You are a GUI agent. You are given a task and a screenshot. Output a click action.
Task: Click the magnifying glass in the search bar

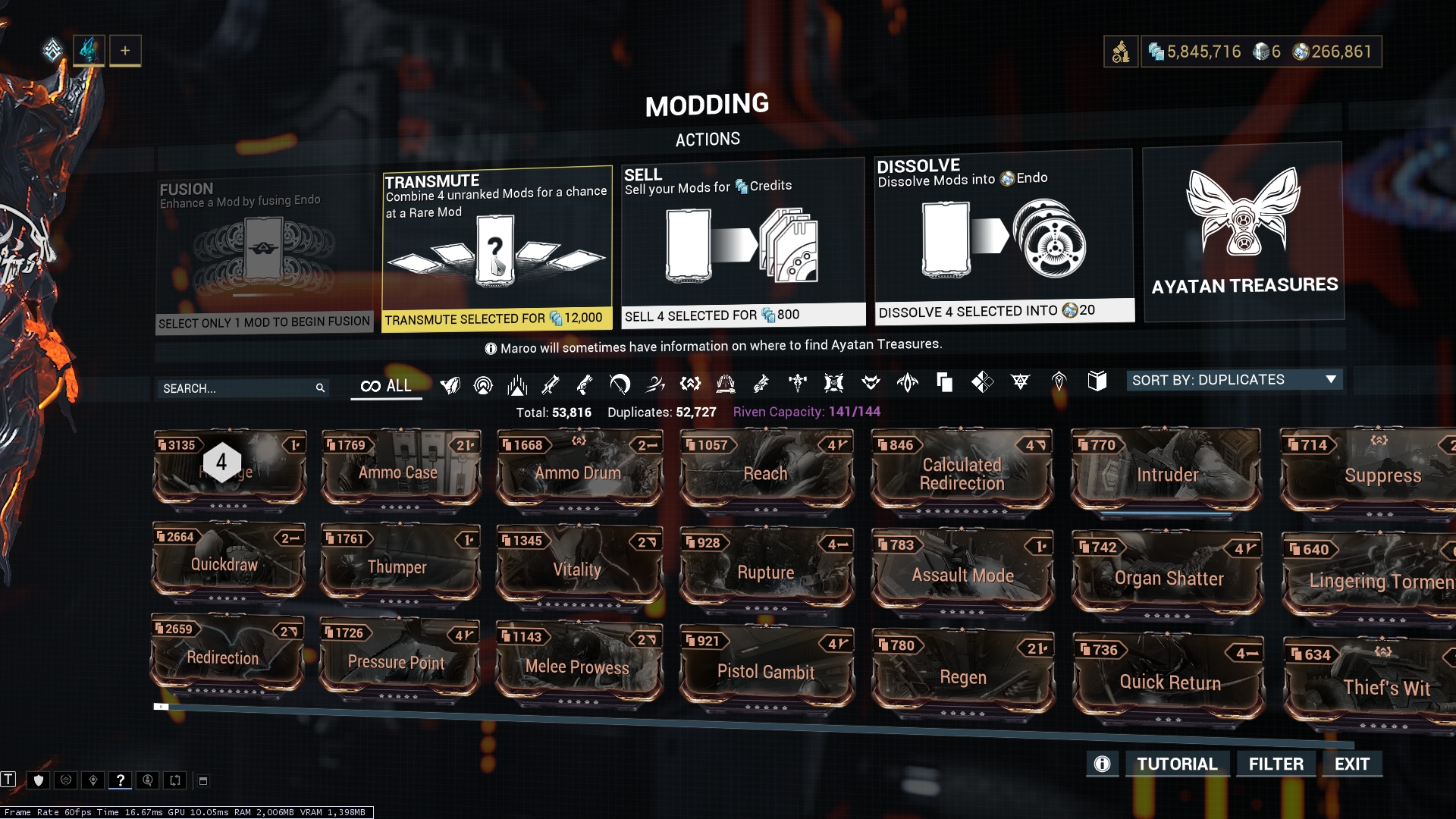[x=320, y=388]
